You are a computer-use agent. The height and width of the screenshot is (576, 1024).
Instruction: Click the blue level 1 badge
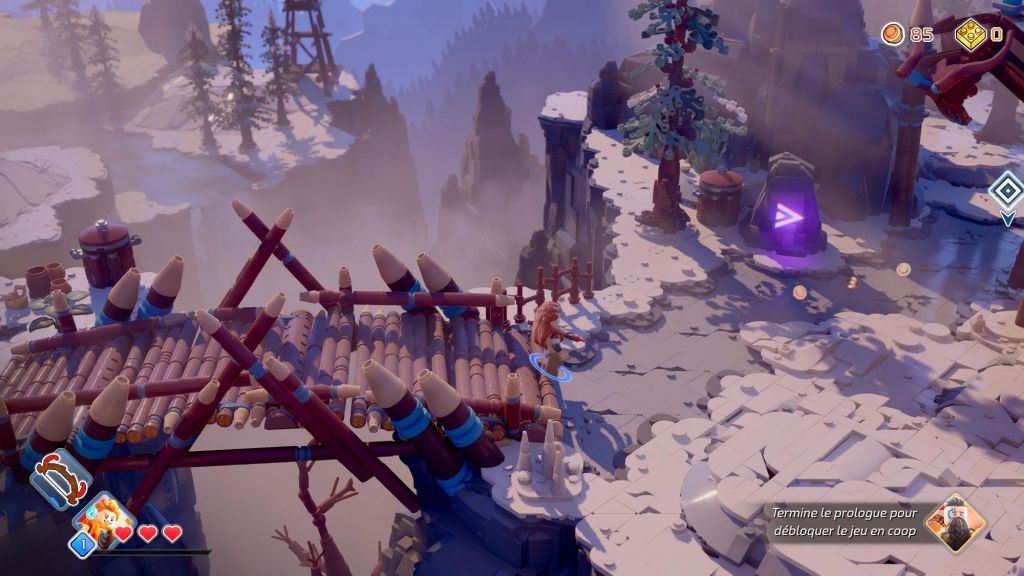coord(82,544)
